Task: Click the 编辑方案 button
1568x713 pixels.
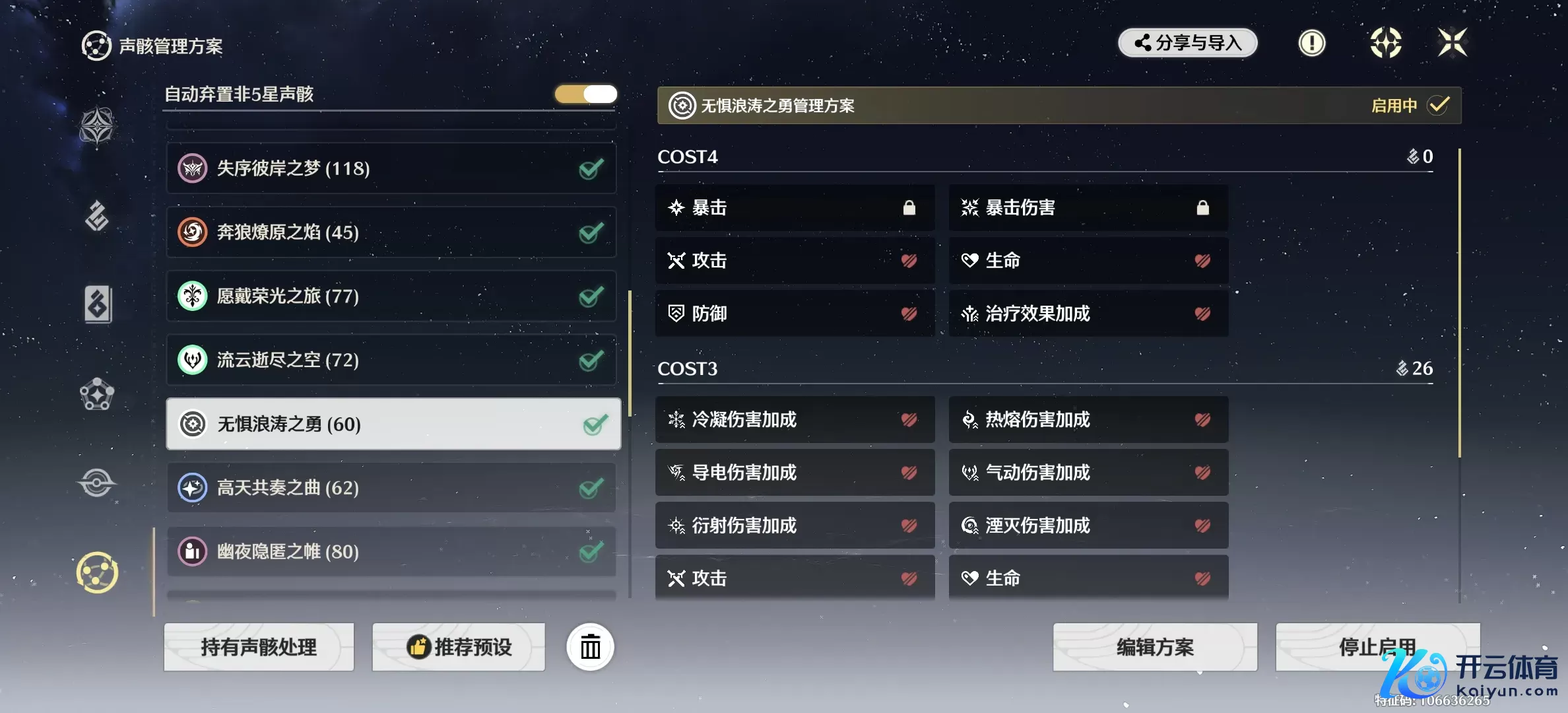Action: point(1155,647)
